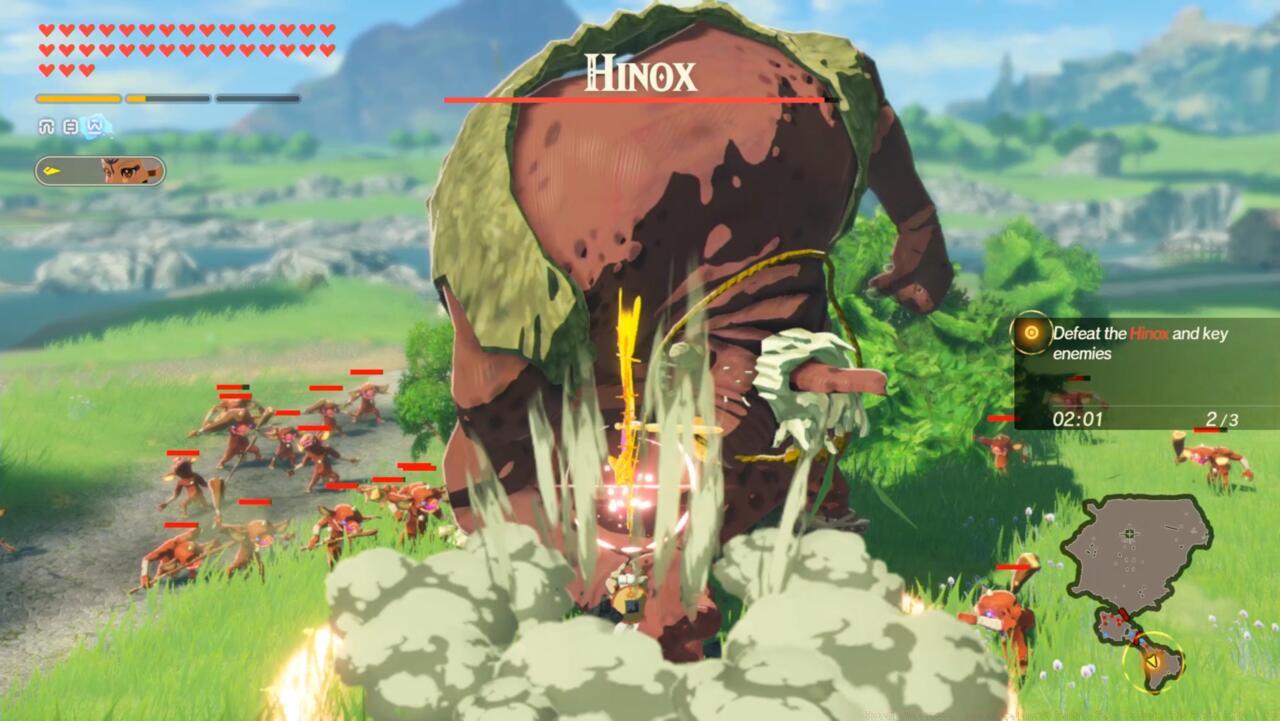1280x721 pixels.
Task: Click the 2/3 key enemy counter
Action: pos(1222,417)
